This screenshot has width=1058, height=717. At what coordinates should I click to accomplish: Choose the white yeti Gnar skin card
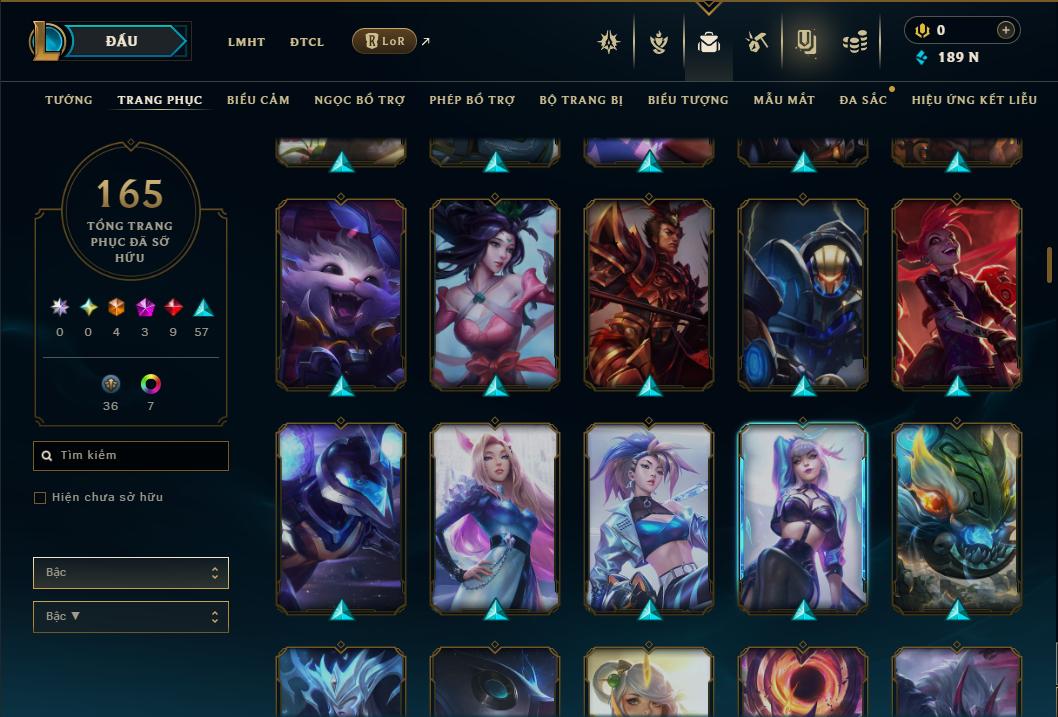point(341,292)
